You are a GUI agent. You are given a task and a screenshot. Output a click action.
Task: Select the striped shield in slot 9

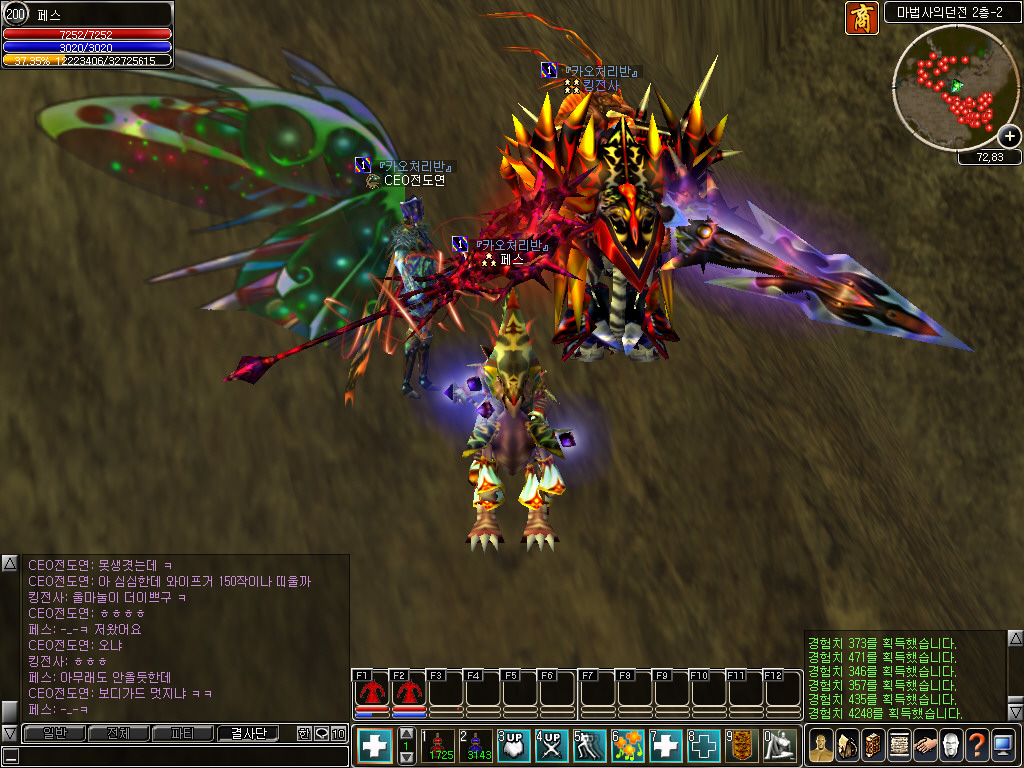[741, 746]
